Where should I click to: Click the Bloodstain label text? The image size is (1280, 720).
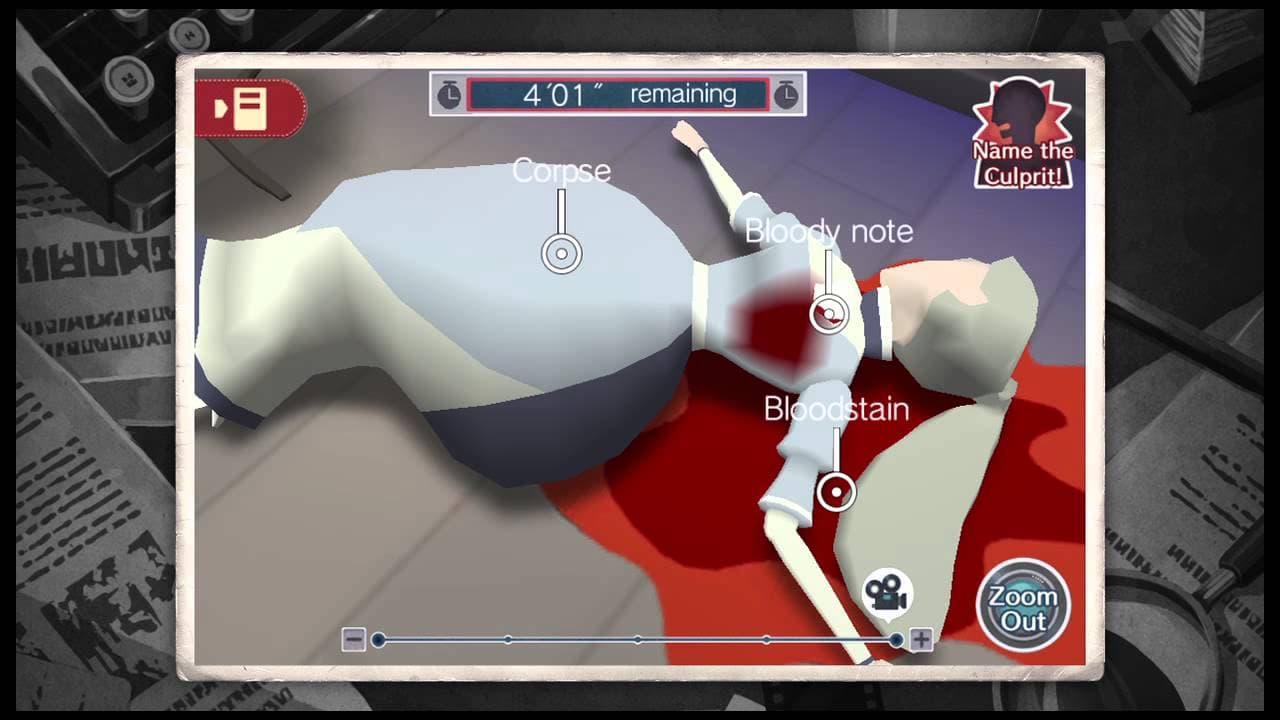click(835, 408)
